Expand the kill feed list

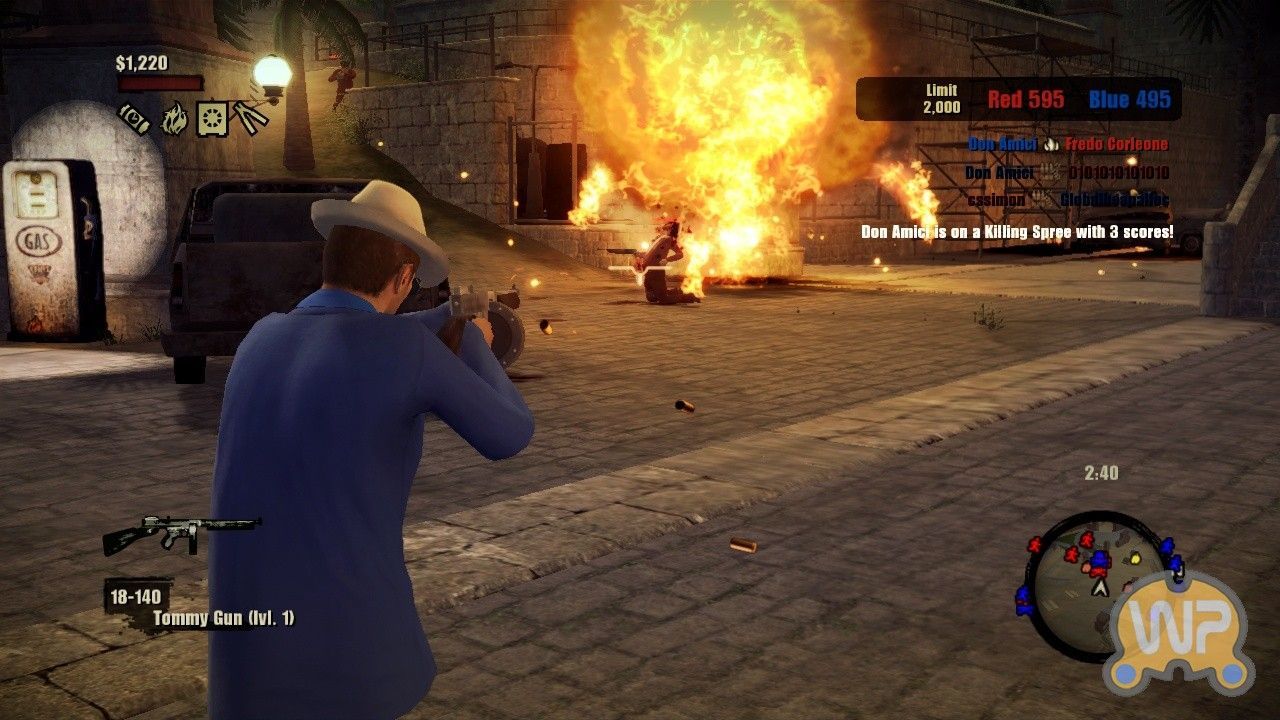(x=1050, y=170)
